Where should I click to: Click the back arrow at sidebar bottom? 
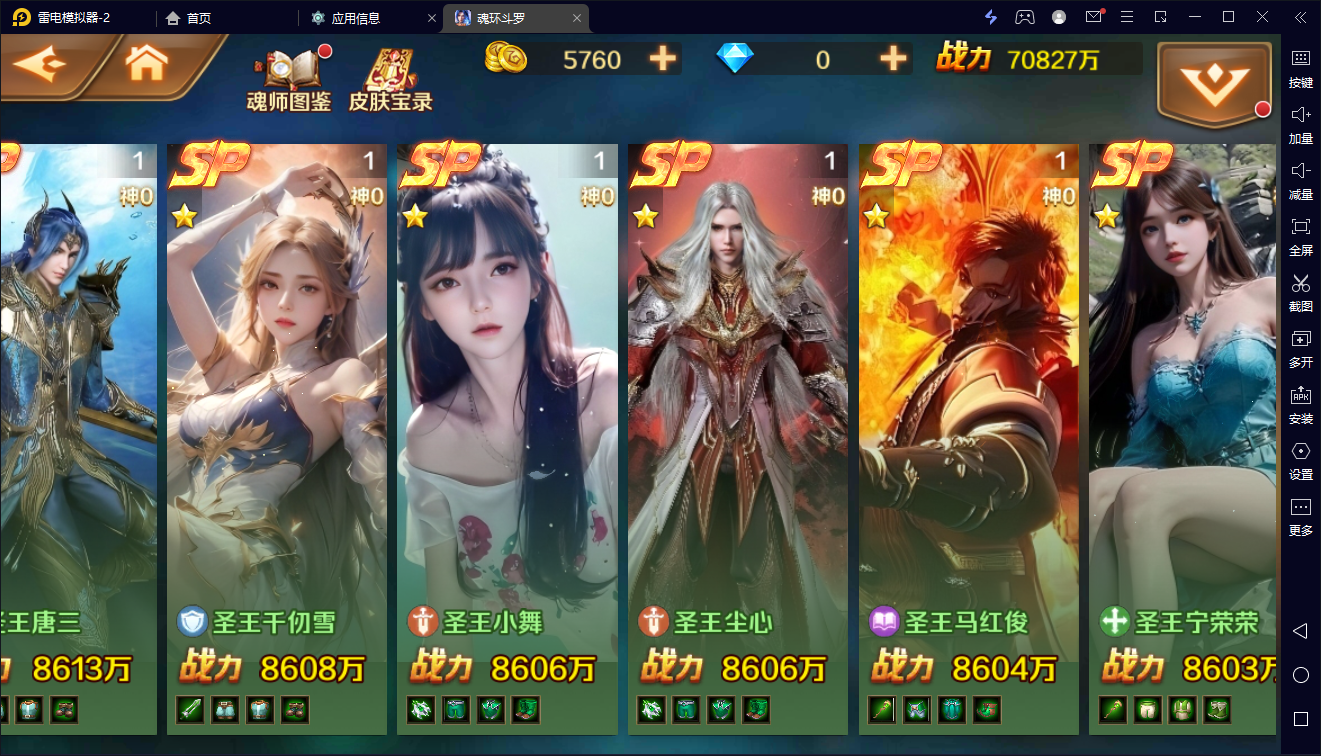[x=1301, y=630]
